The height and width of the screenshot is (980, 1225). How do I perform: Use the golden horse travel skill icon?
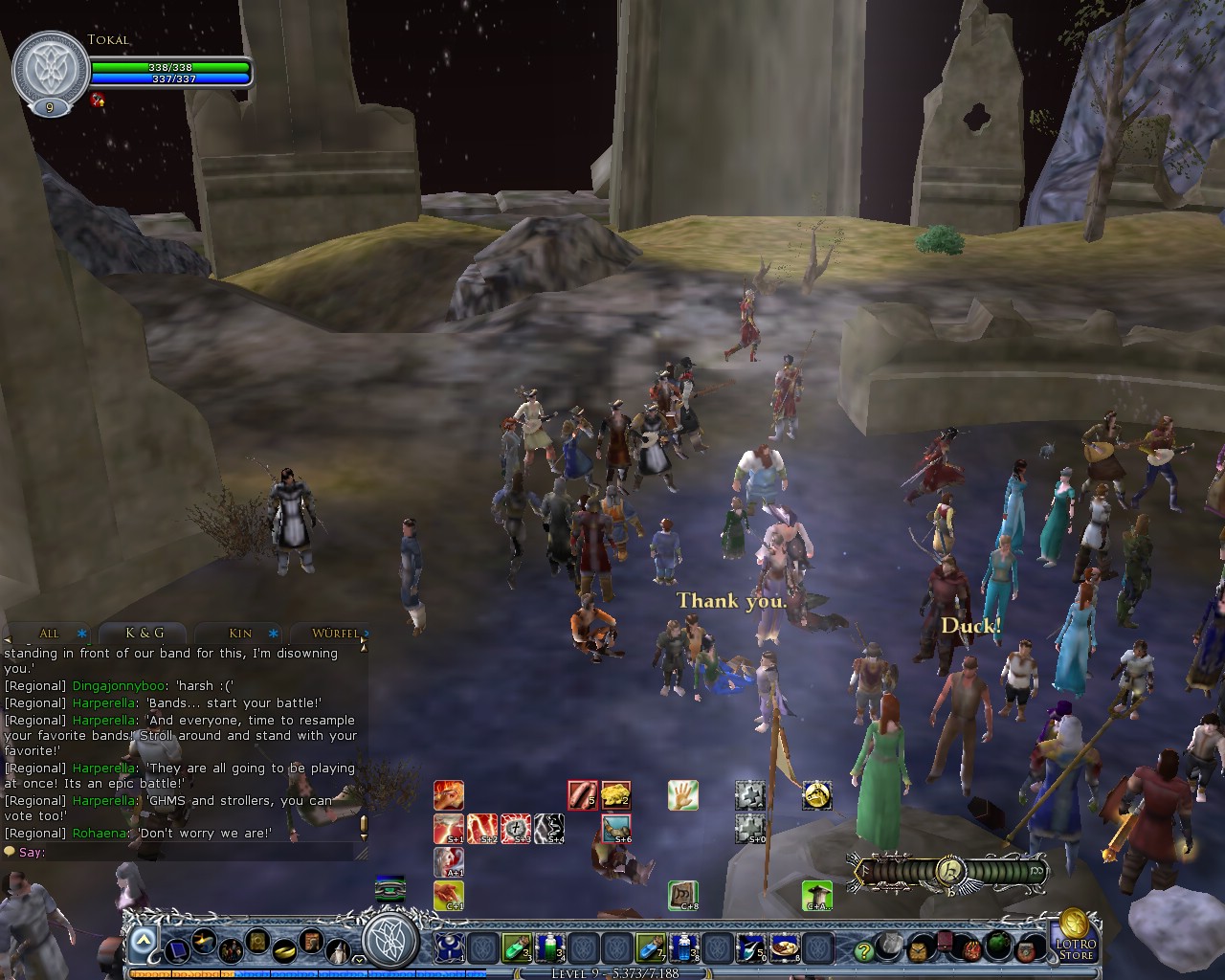[x=815, y=795]
